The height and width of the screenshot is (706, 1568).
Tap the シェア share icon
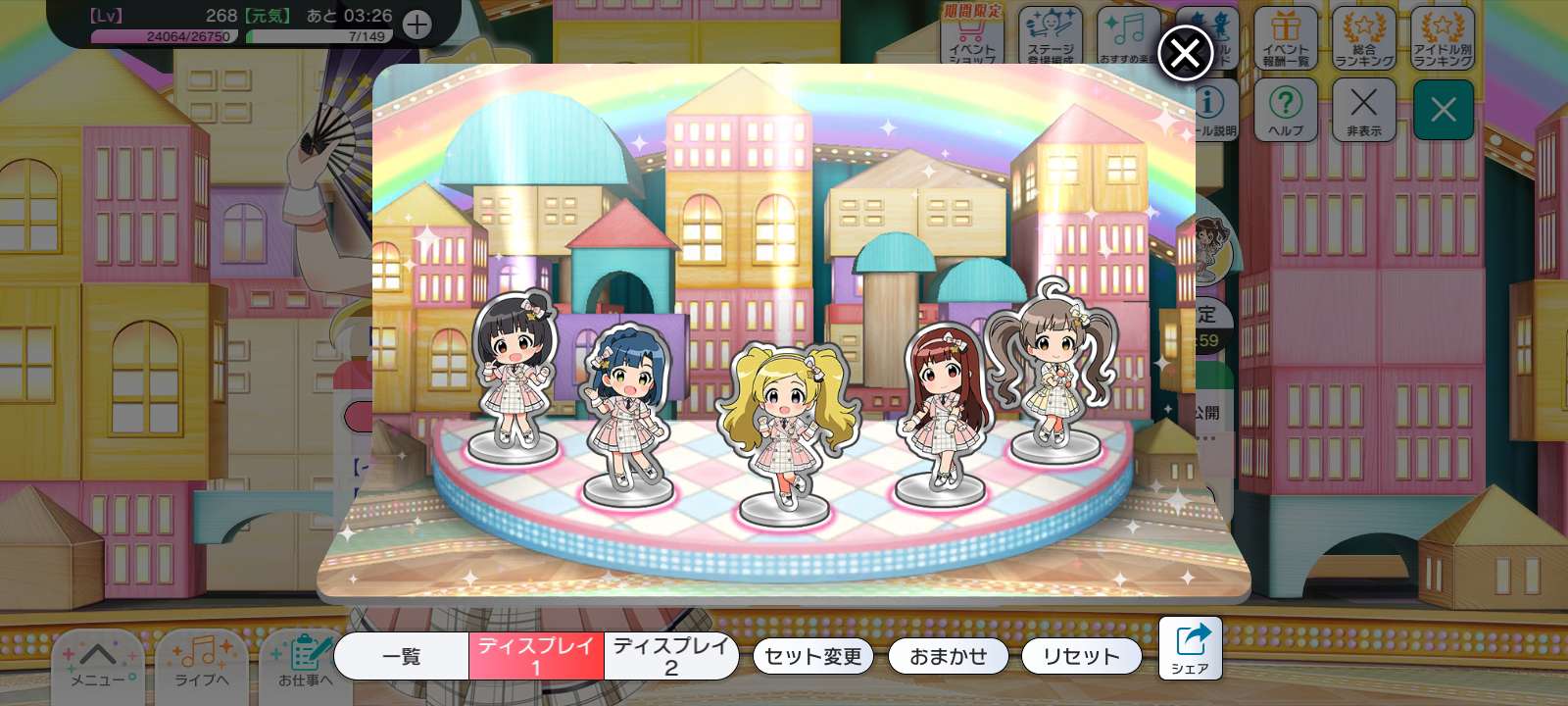click(1191, 647)
